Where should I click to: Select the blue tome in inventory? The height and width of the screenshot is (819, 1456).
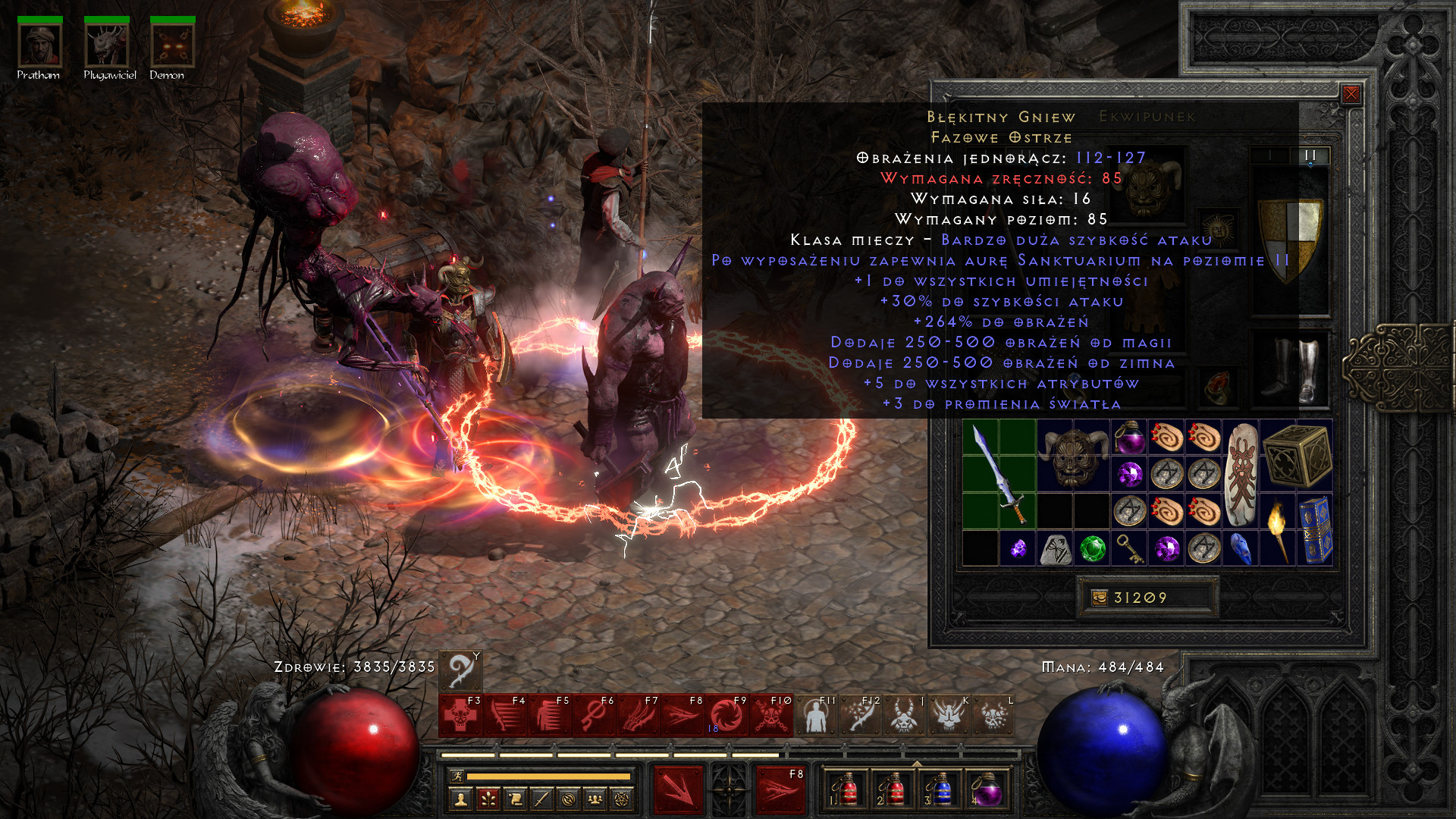click(1315, 530)
